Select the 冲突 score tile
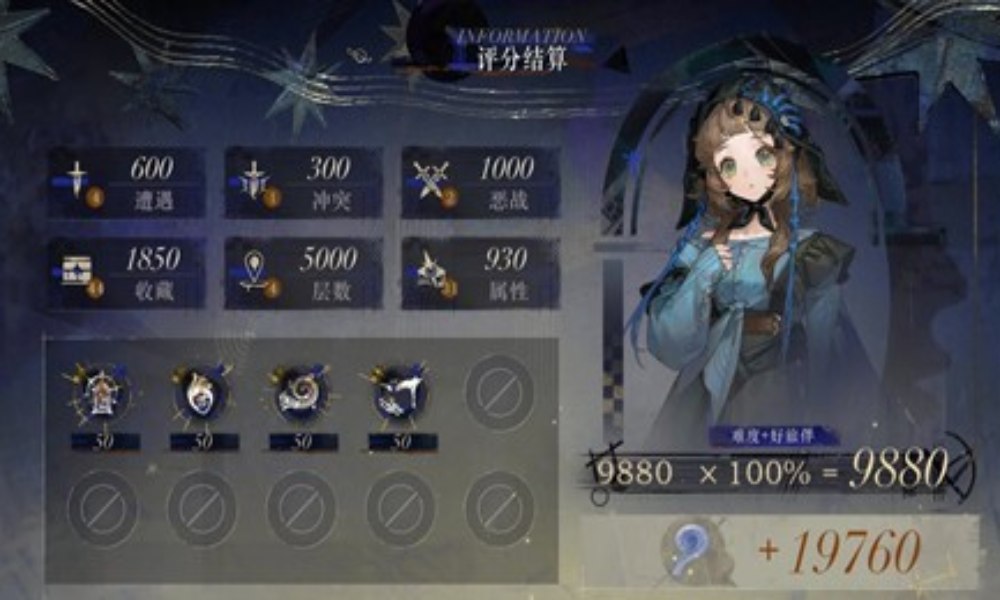This screenshot has height=600, width=1000. tap(303, 183)
